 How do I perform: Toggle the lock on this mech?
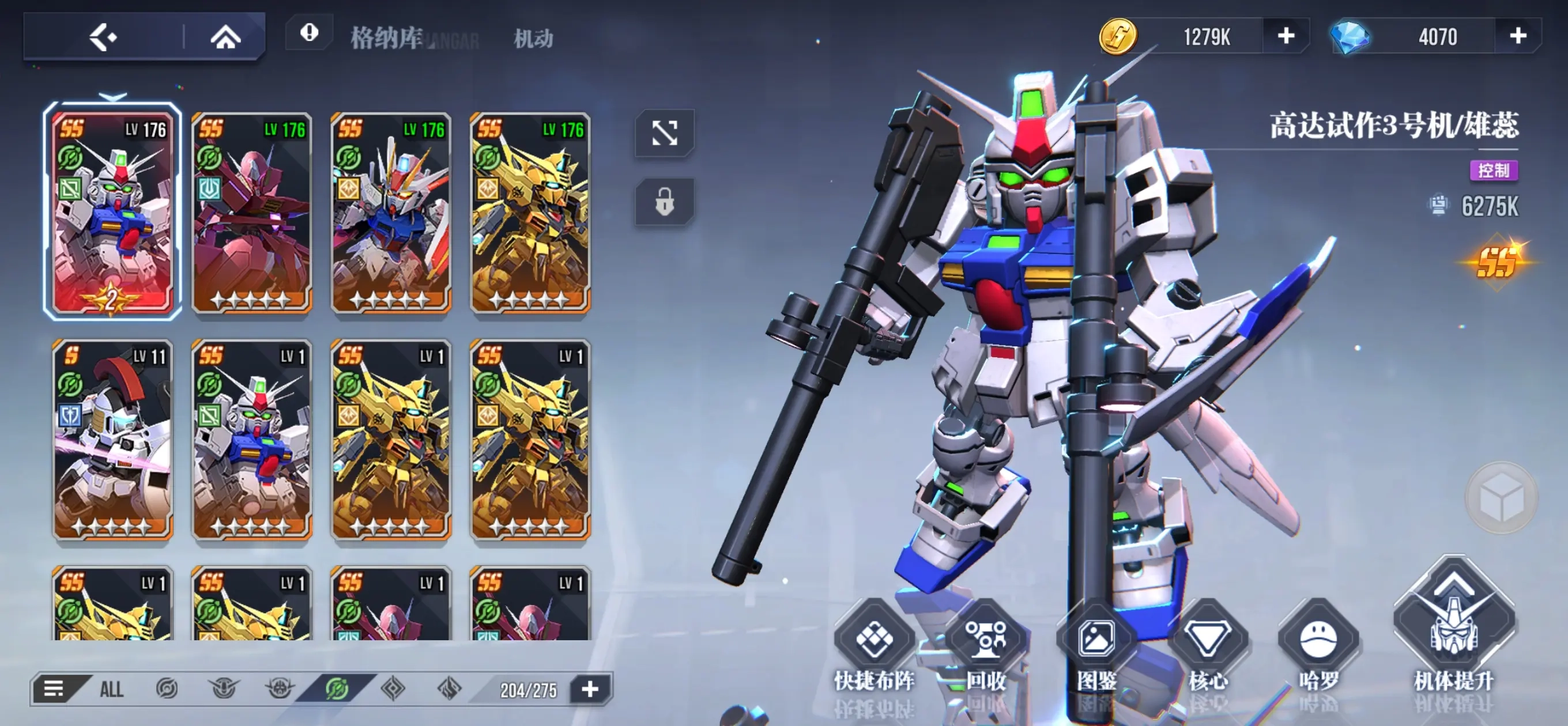(x=664, y=202)
